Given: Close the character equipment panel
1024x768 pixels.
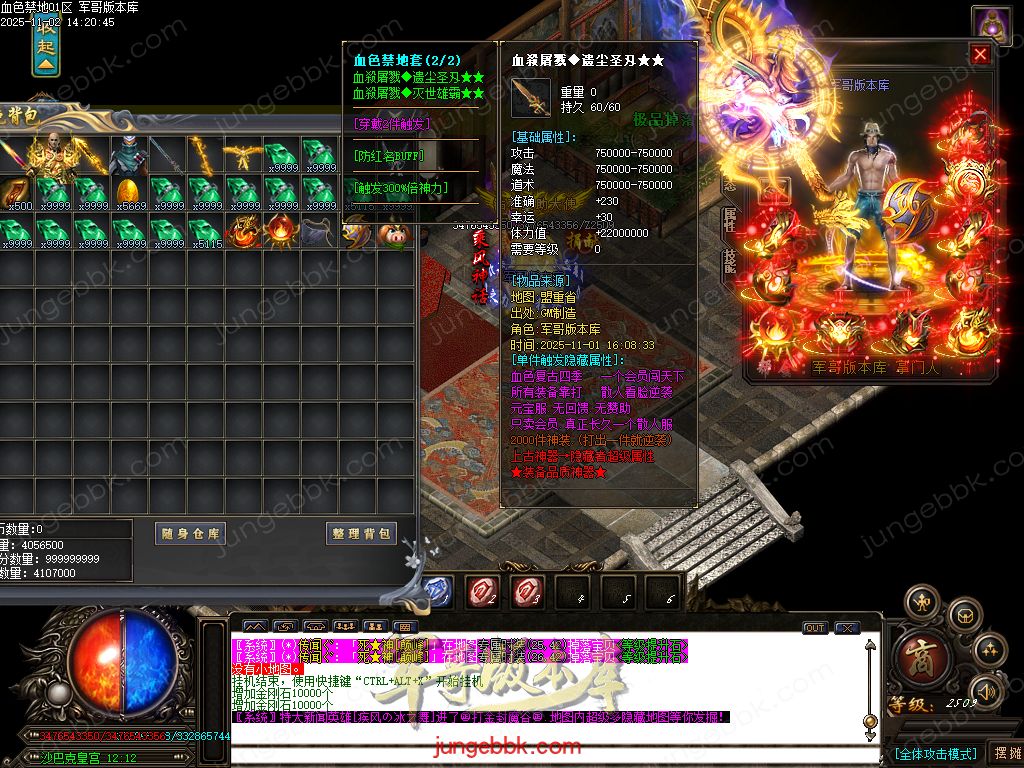Looking at the screenshot, I should 981,54.
